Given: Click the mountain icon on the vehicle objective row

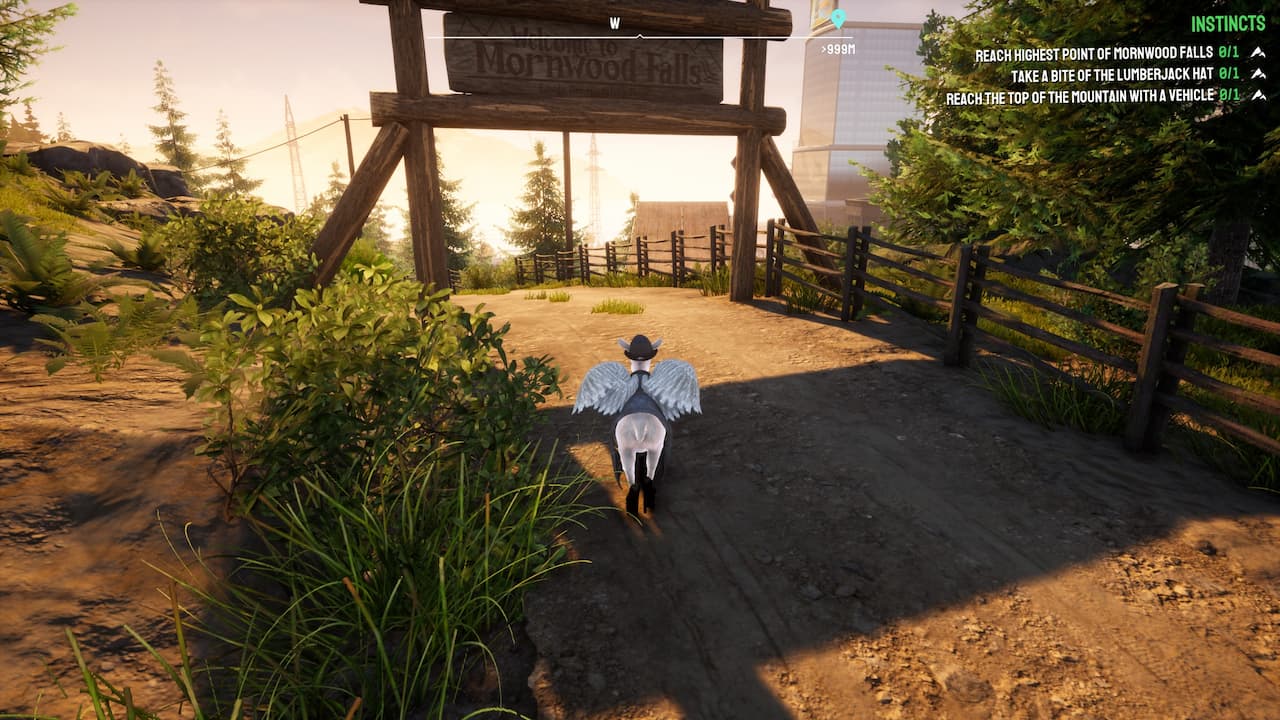Looking at the screenshot, I should coord(1261,95).
